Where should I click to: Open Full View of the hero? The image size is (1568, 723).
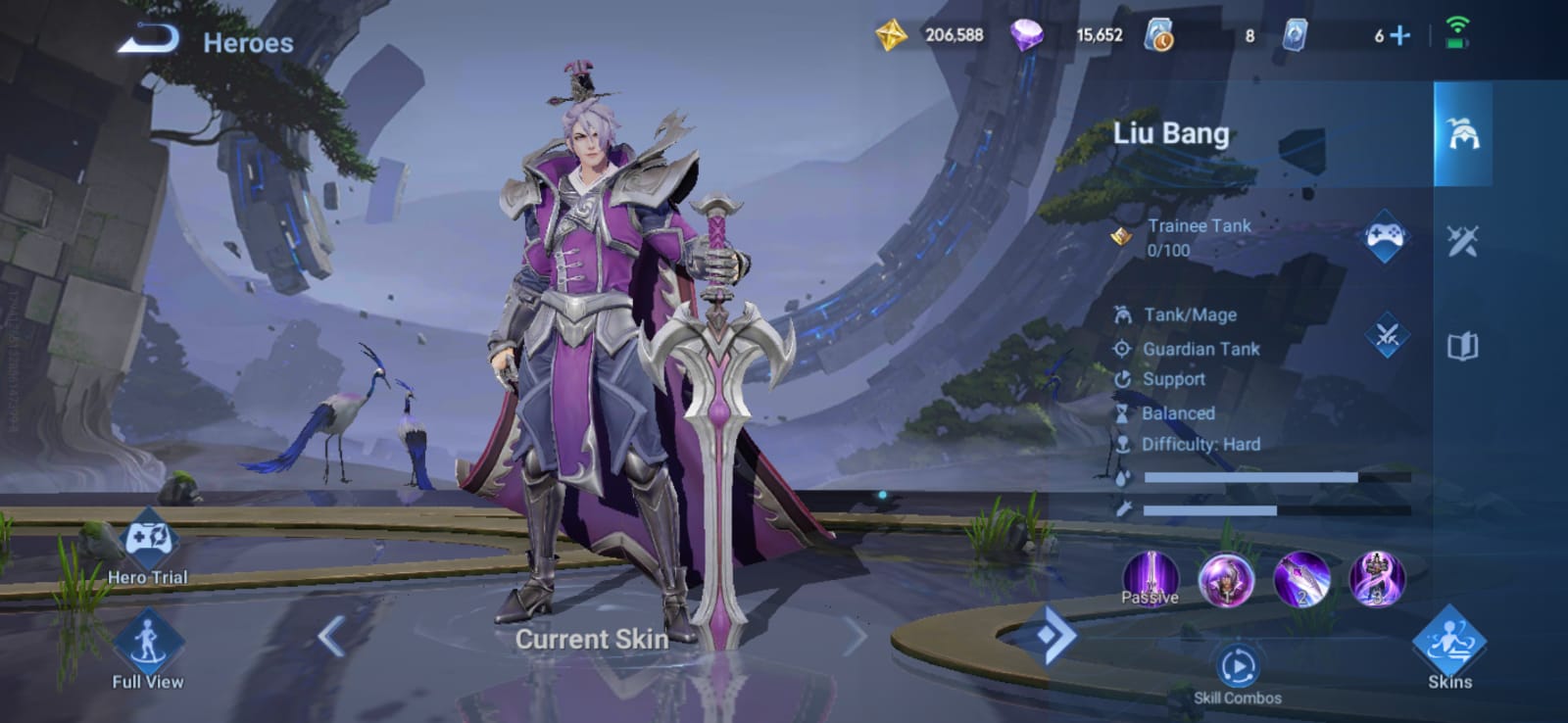tap(148, 645)
